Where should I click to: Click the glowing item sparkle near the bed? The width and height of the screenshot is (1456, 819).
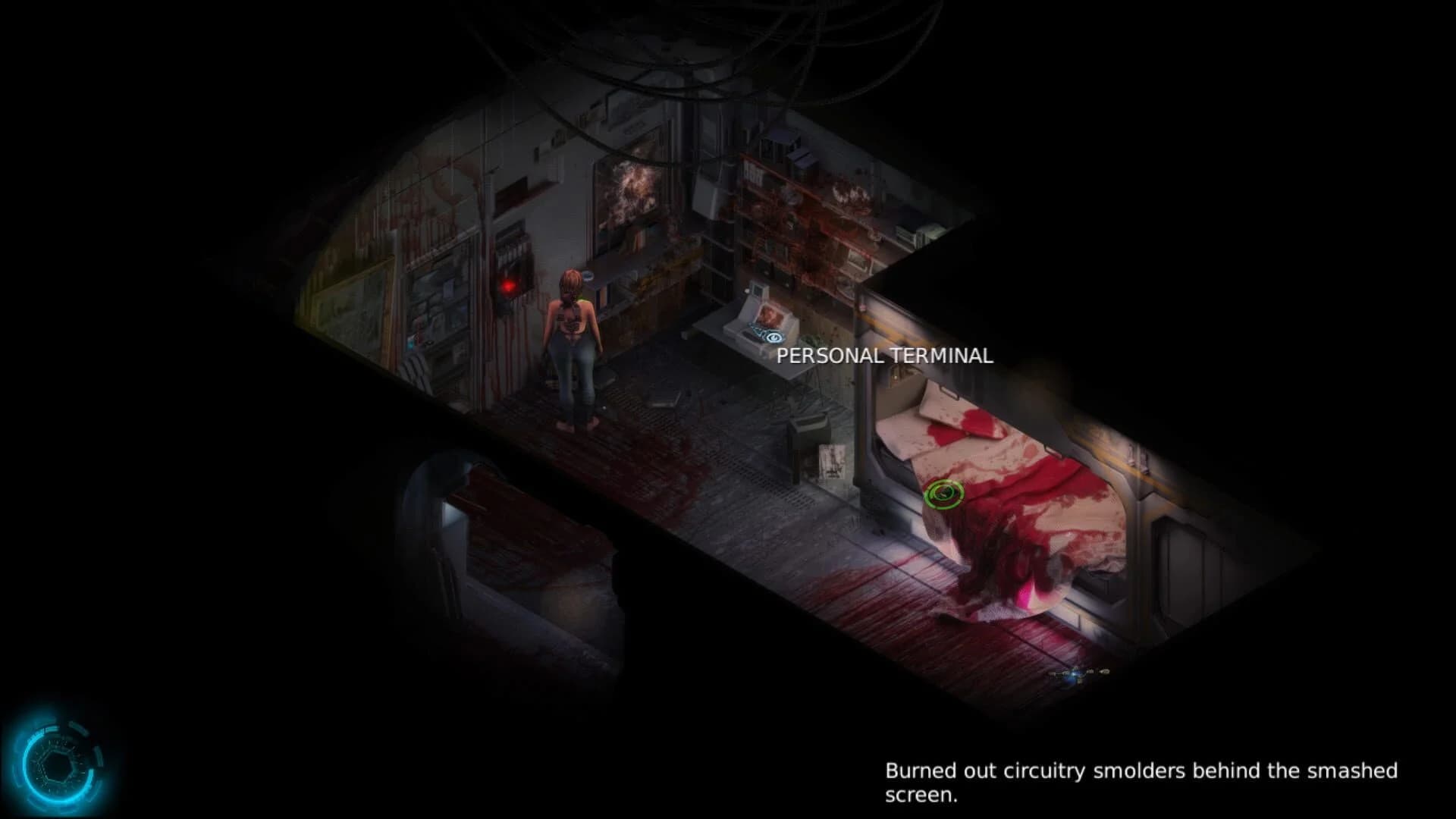click(1074, 673)
